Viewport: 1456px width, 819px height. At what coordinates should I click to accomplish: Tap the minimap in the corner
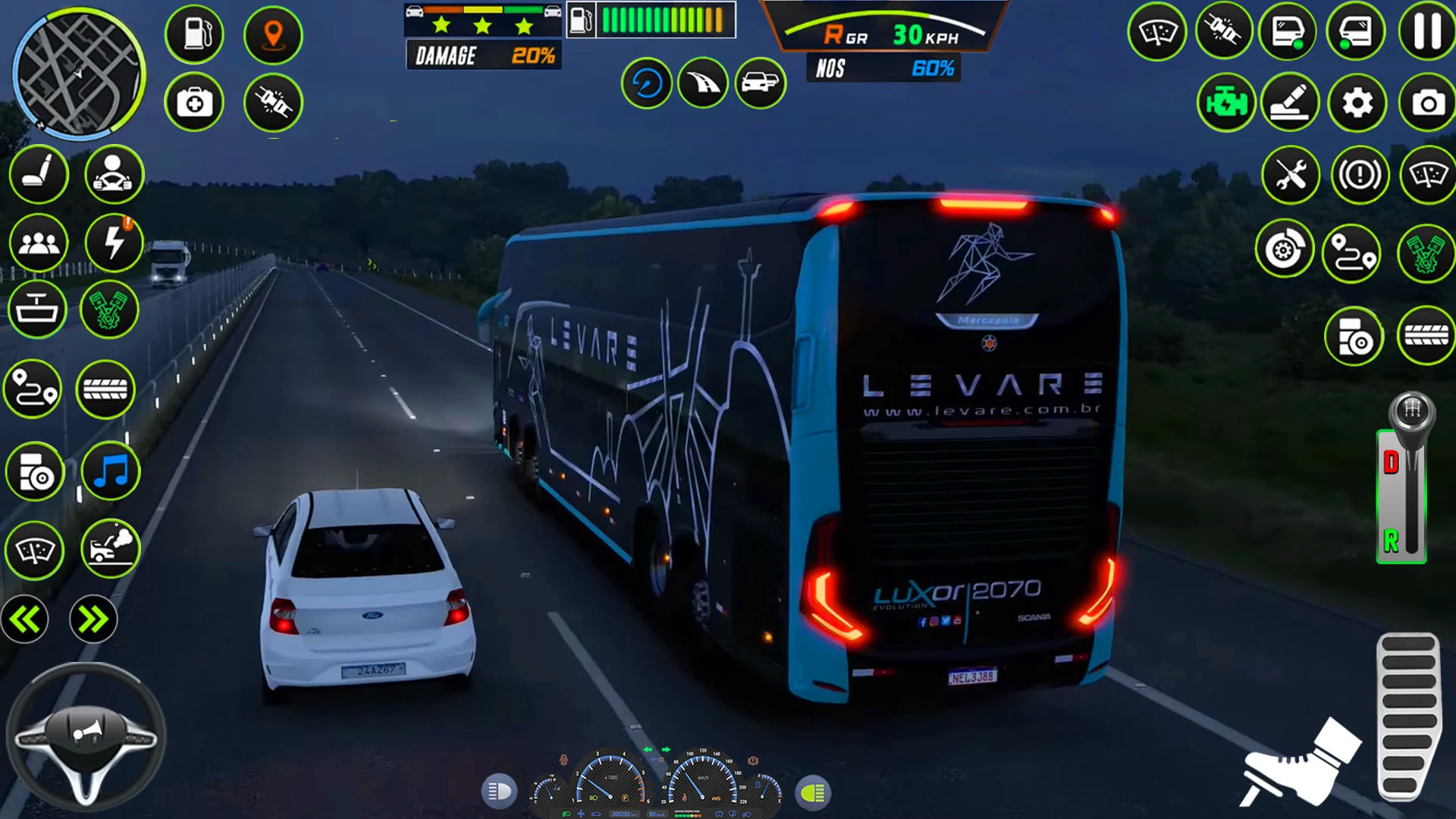click(78, 74)
